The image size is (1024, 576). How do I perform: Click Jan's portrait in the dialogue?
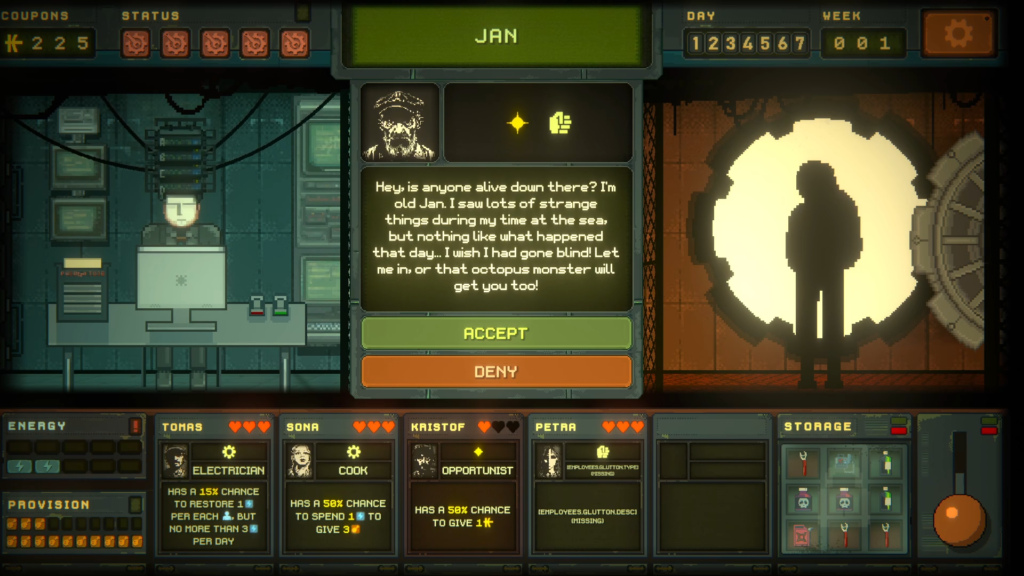(x=400, y=123)
